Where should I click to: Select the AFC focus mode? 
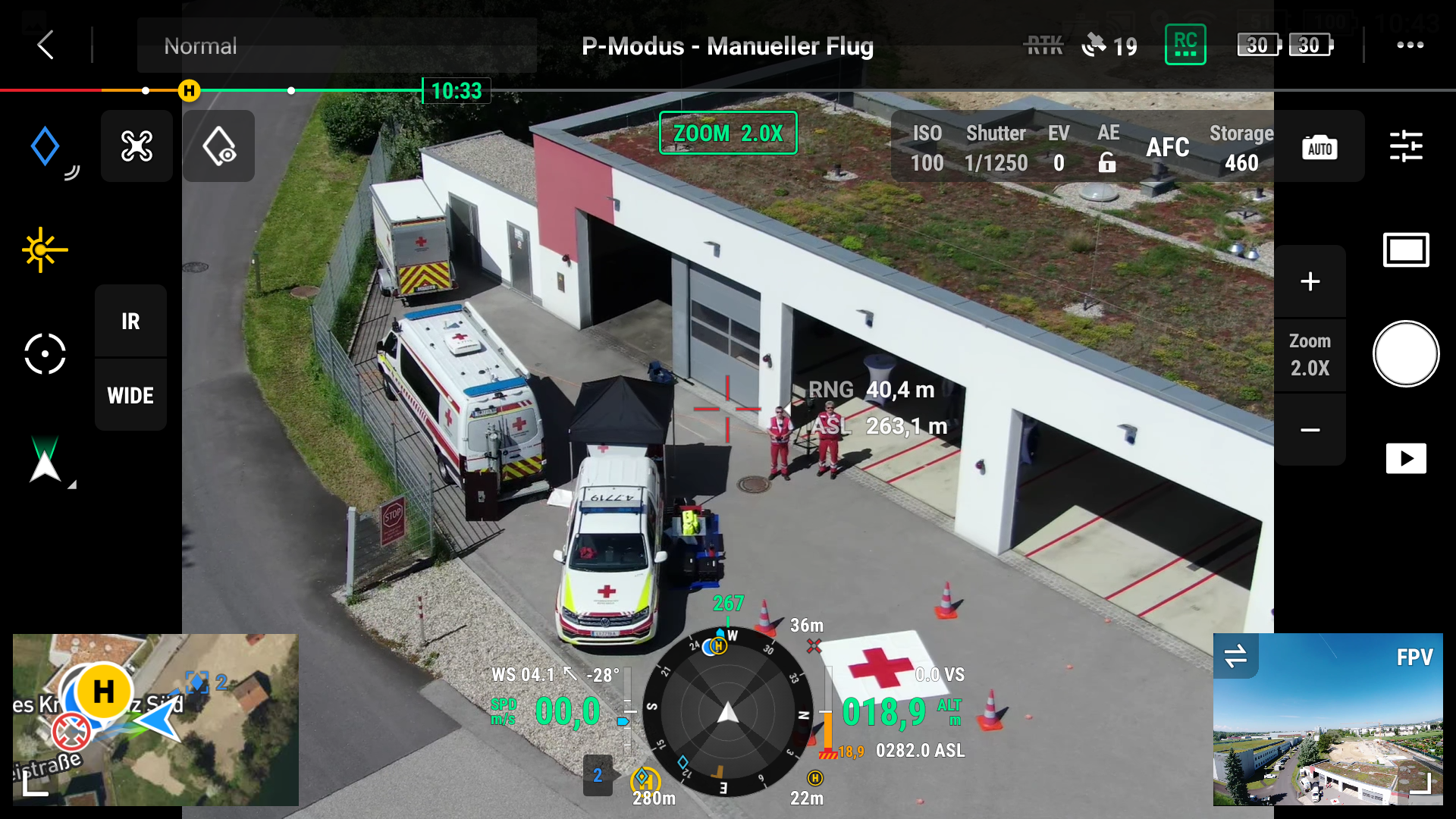tap(1167, 147)
